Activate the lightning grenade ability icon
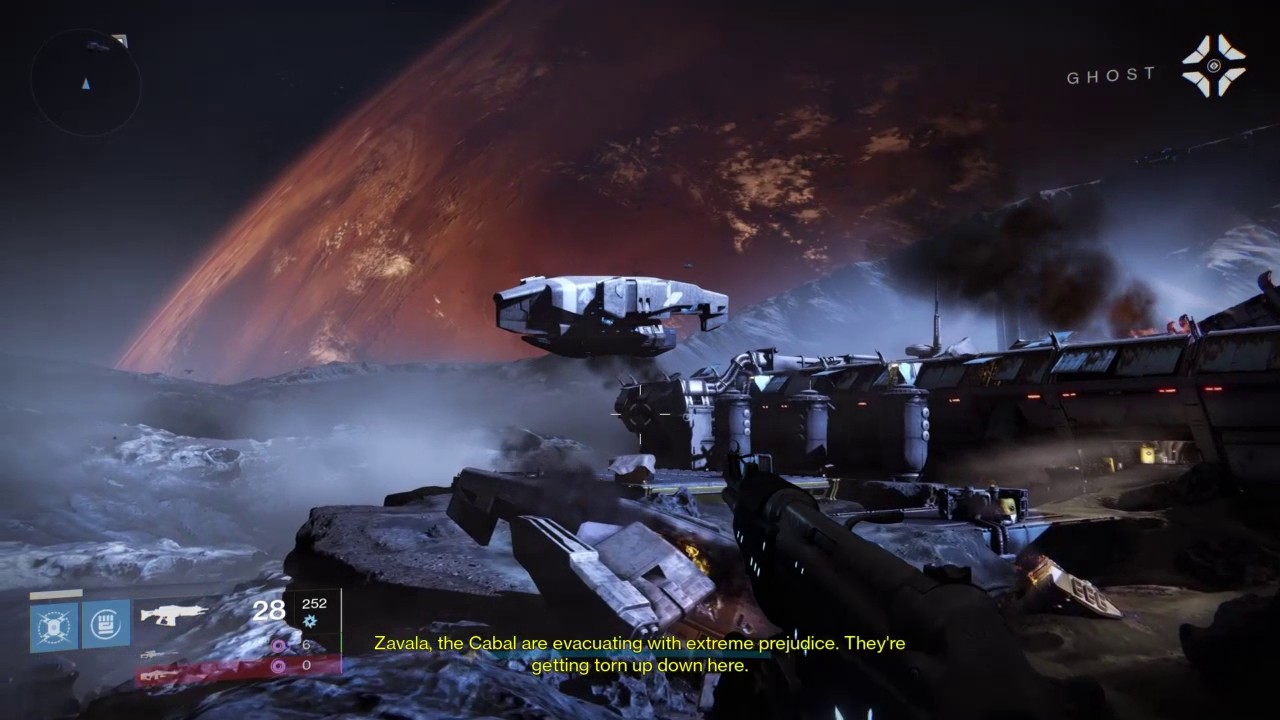The width and height of the screenshot is (1280, 720). pos(54,625)
